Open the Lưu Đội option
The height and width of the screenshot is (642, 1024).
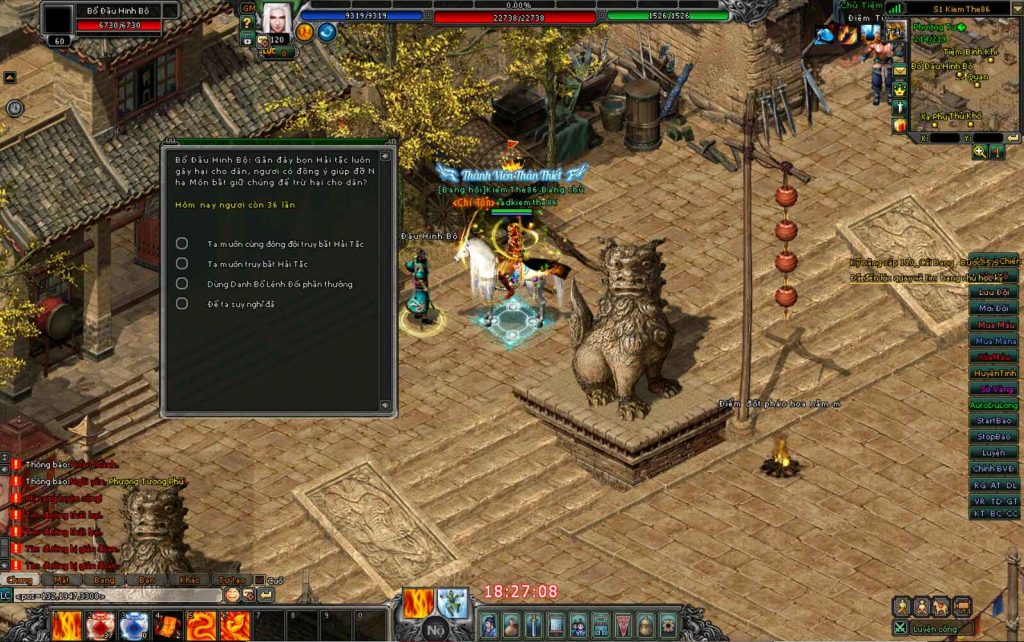994,293
